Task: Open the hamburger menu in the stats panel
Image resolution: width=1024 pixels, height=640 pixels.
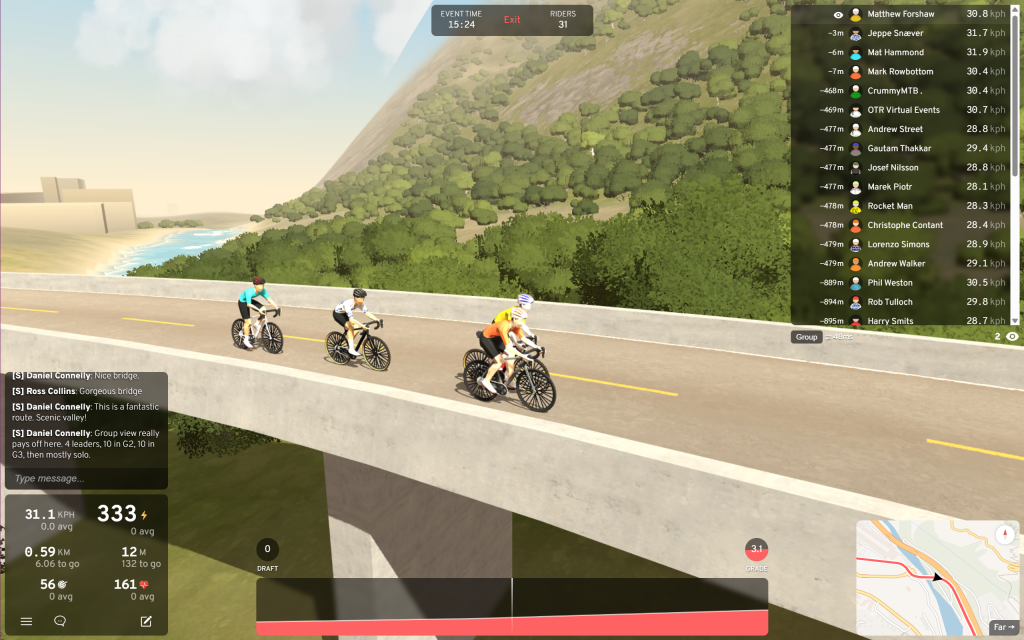Action: pos(27,621)
